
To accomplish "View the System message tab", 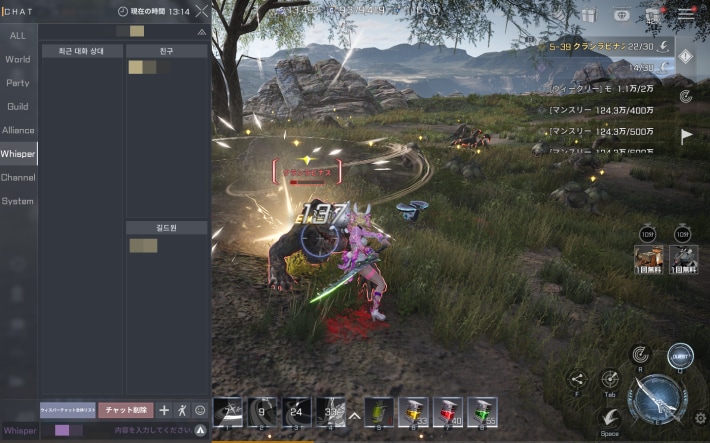I will point(18,201).
